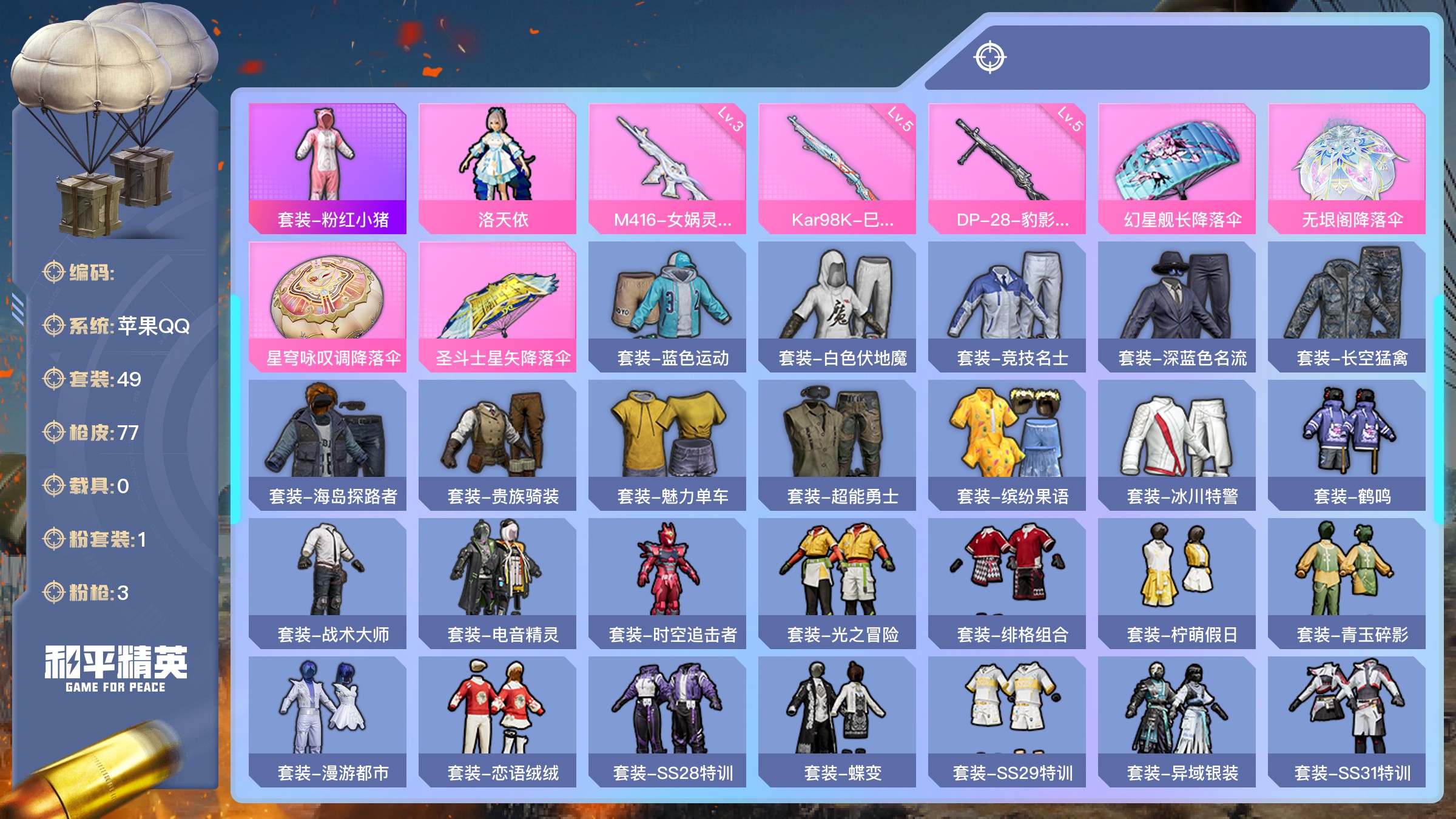The image size is (1456, 819).
Task: Open the 星穹咏叹调降落伞 parachute tile
Action: click(x=328, y=307)
